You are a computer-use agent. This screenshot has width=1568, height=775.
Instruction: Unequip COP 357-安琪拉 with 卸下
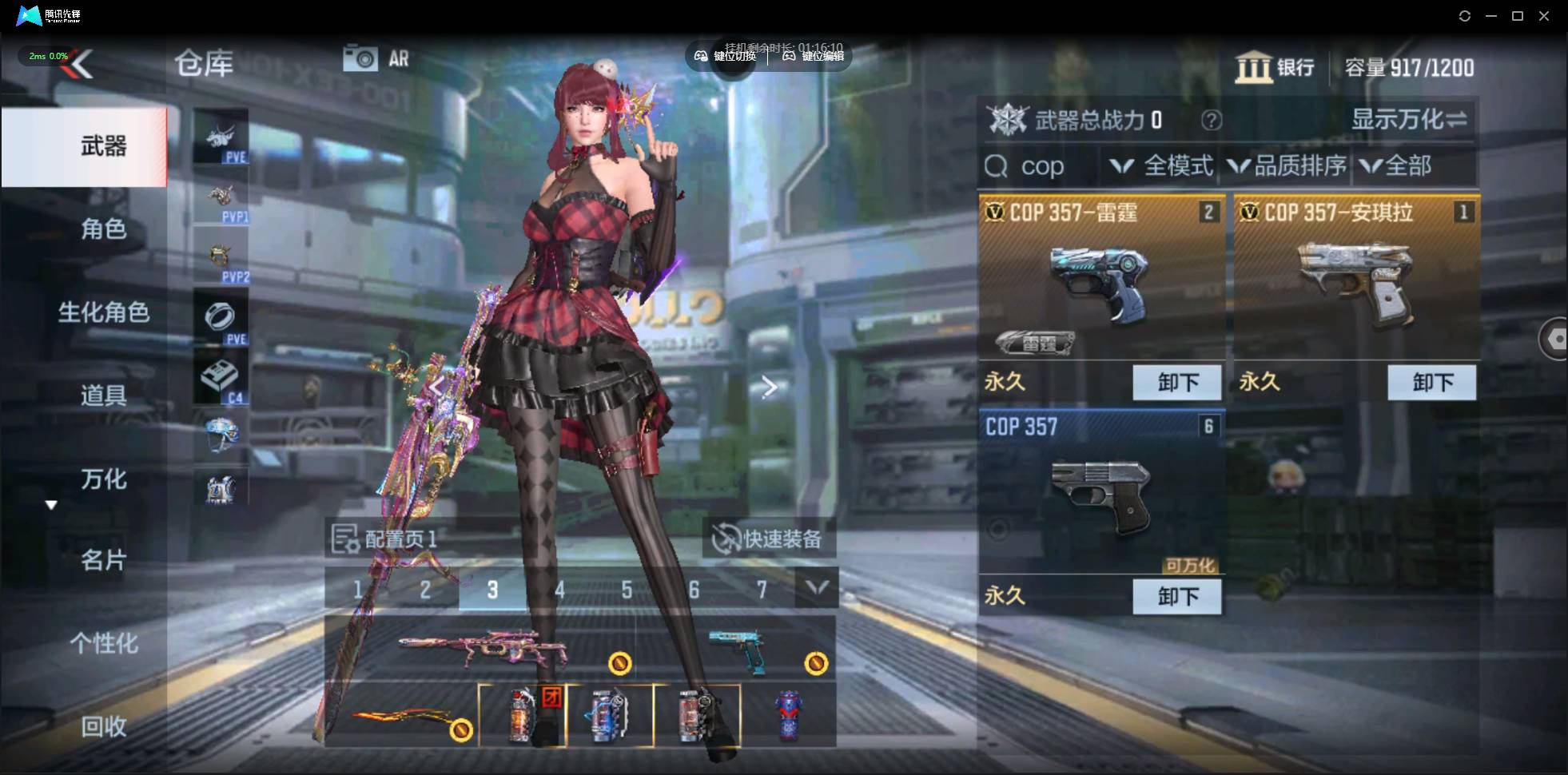(x=1431, y=383)
